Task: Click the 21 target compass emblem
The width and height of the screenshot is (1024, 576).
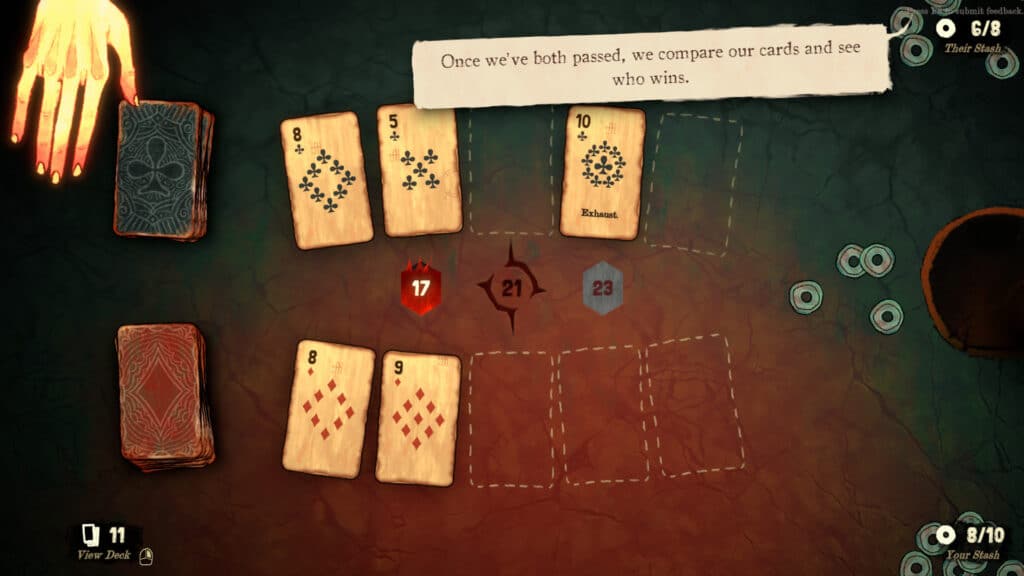Action: 512,288
